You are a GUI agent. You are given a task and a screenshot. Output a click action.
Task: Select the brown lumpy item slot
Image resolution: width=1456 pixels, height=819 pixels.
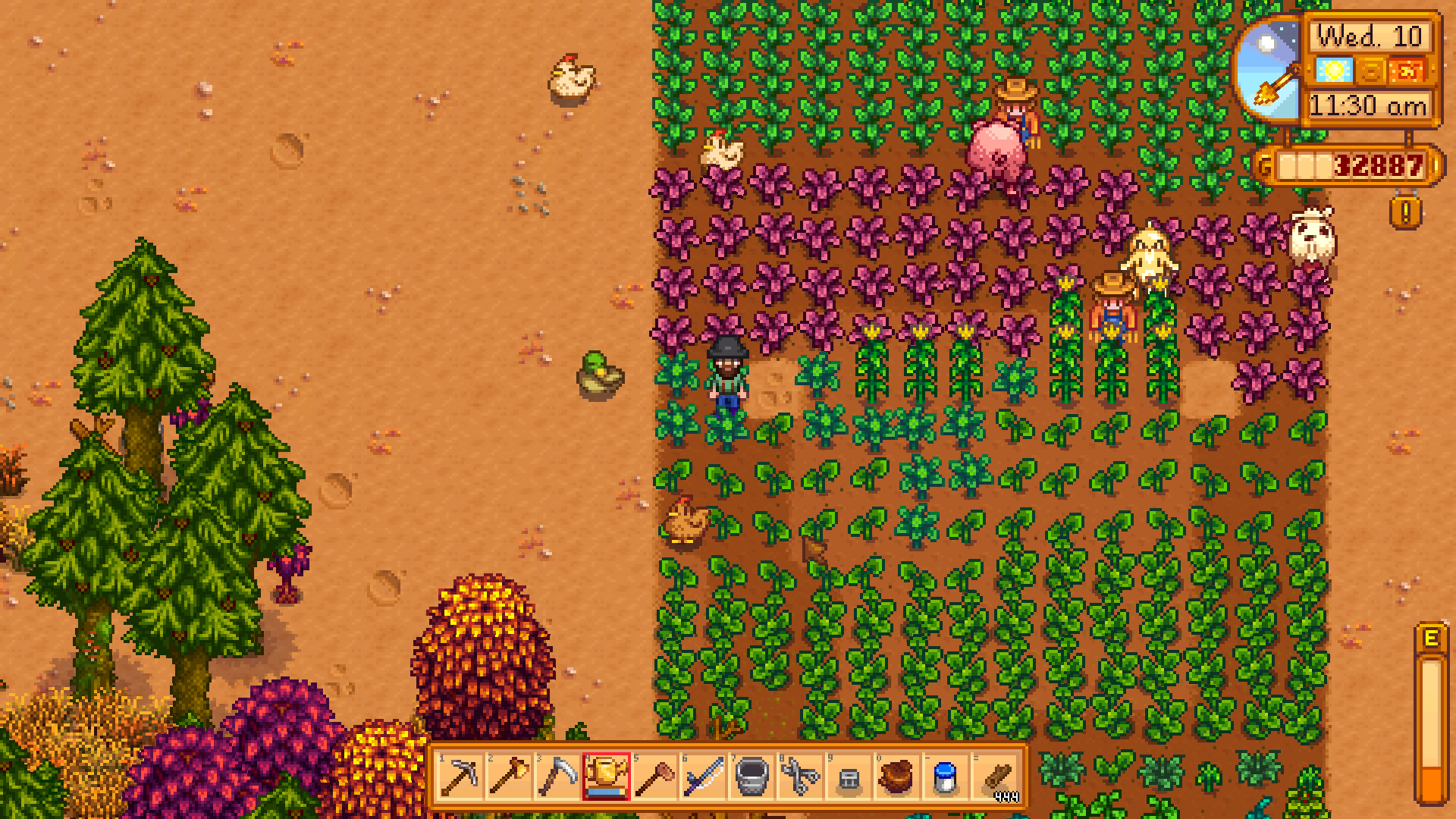(x=897, y=777)
